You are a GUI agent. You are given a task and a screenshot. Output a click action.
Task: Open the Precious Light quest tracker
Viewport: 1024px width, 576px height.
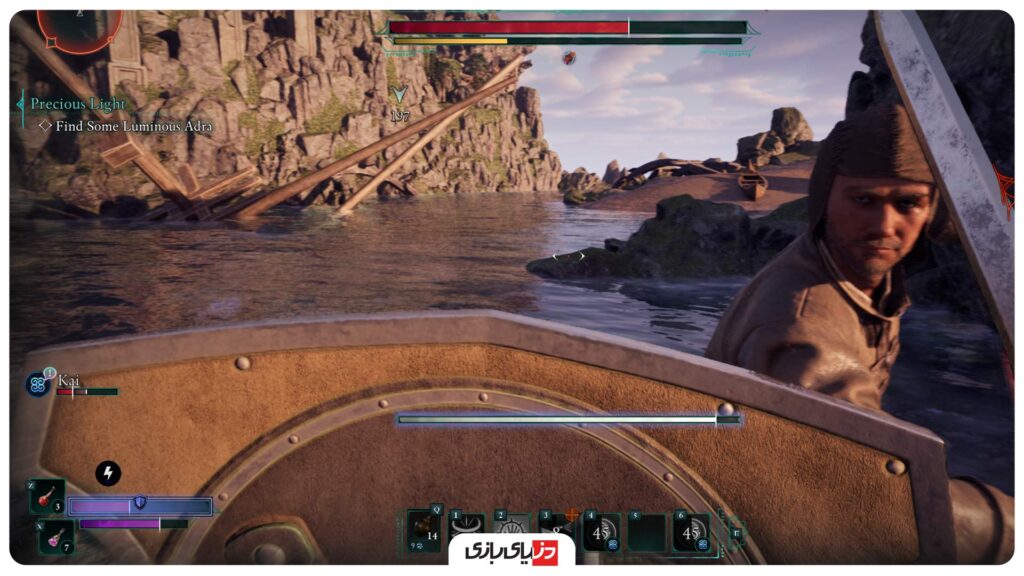78,104
